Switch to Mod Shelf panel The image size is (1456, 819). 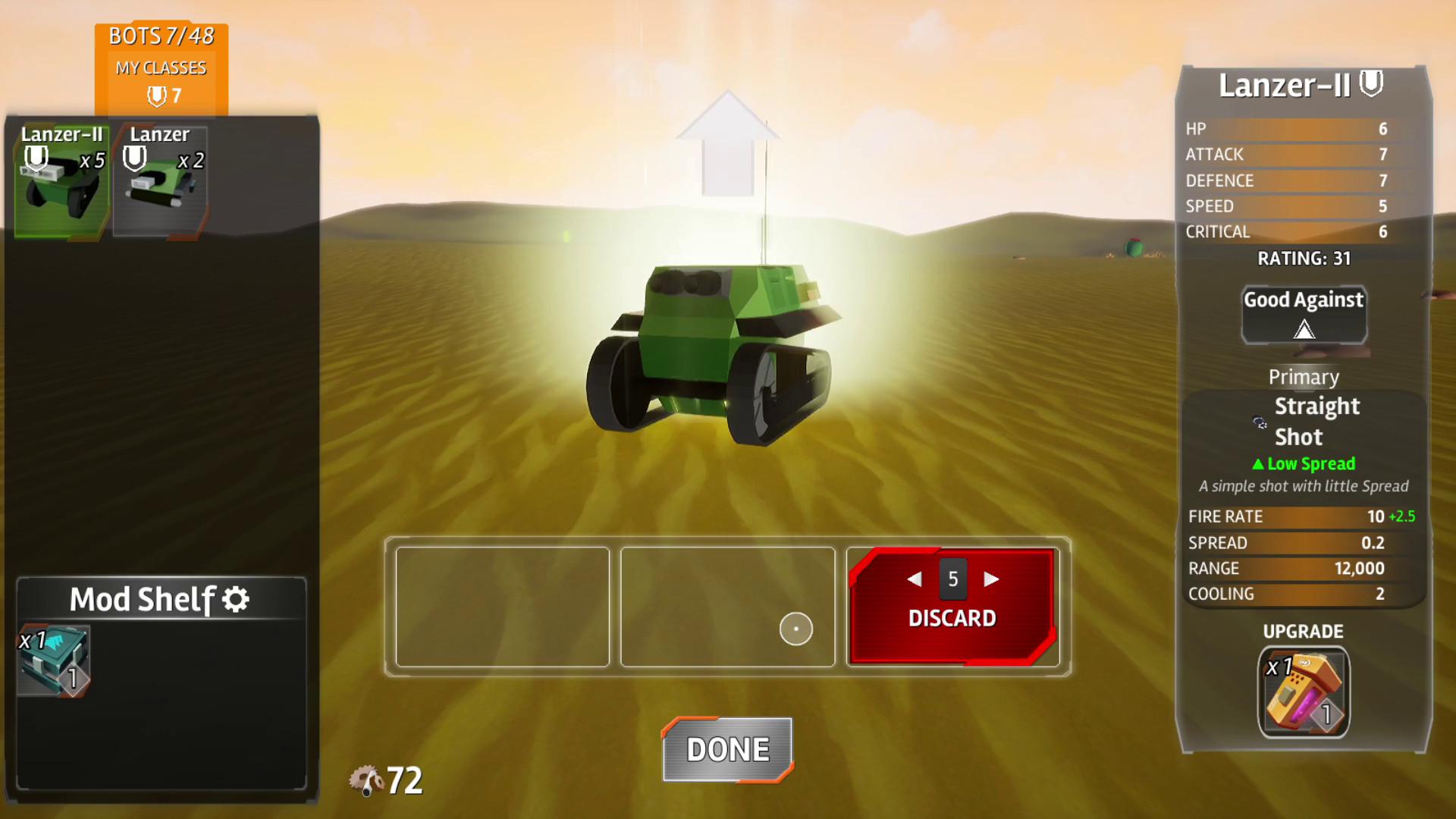click(x=141, y=598)
